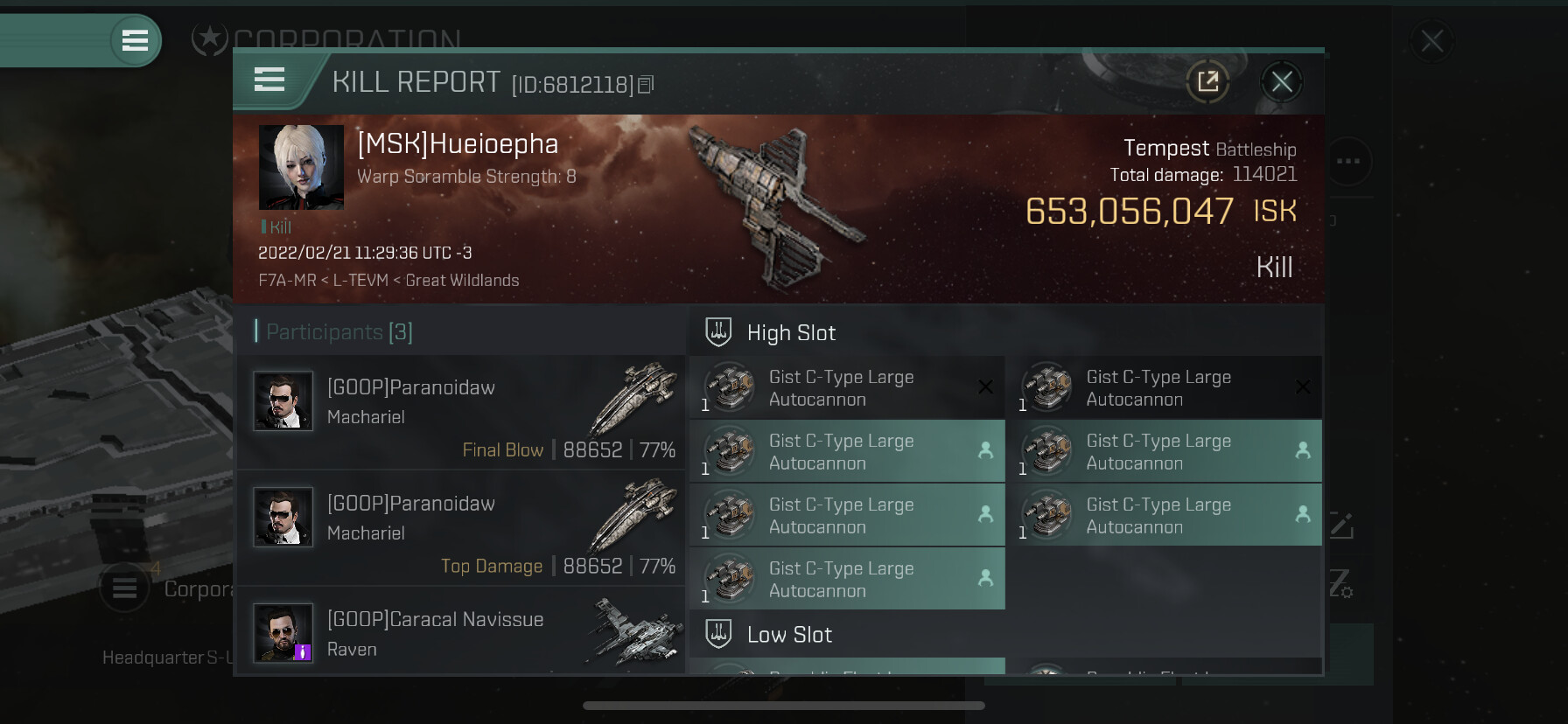The width and height of the screenshot is (1568, 724).
Task: Open the Kill Report hamburger menu
Action: coord(269,80)
